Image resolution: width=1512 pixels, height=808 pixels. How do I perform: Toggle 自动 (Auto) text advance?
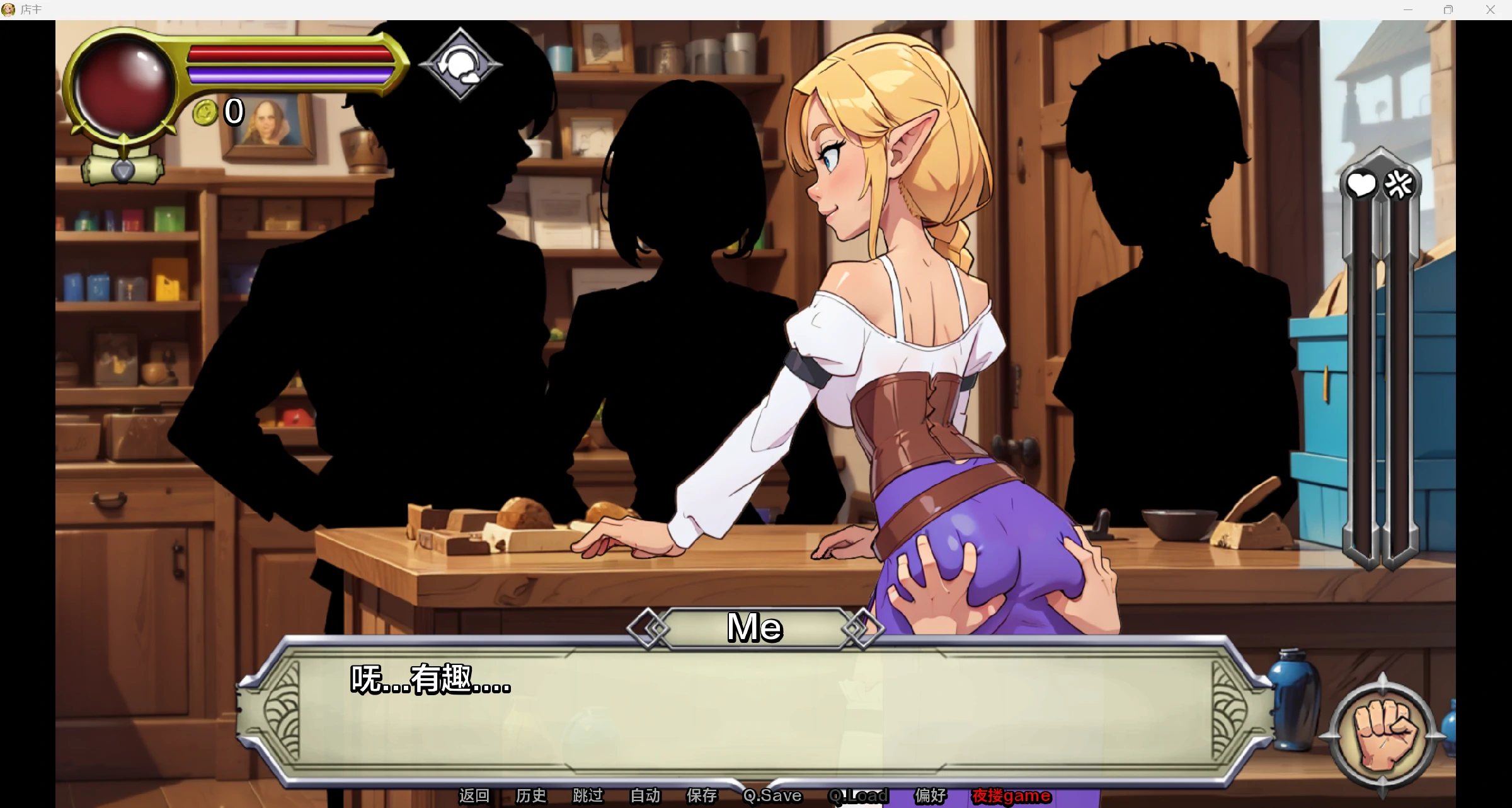pyautogui.click(x=645, y=796)
